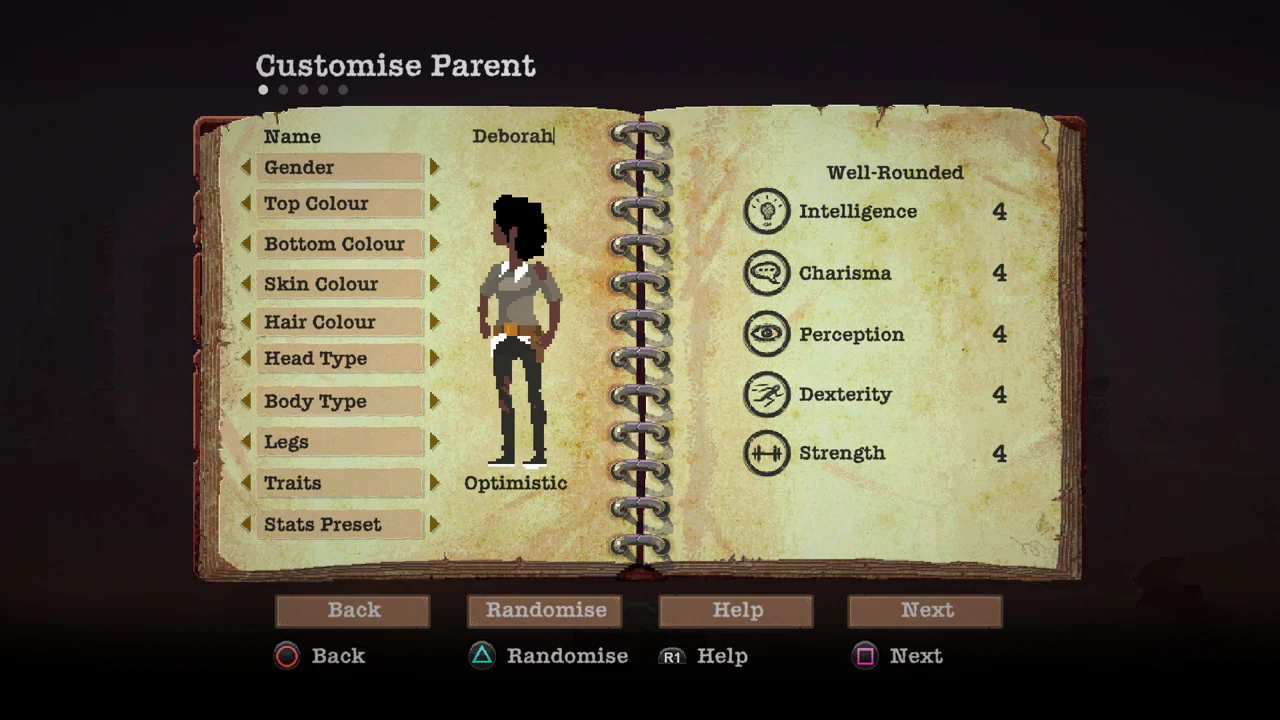Click the Charisma speech bubble icon

tap(767, 272)
